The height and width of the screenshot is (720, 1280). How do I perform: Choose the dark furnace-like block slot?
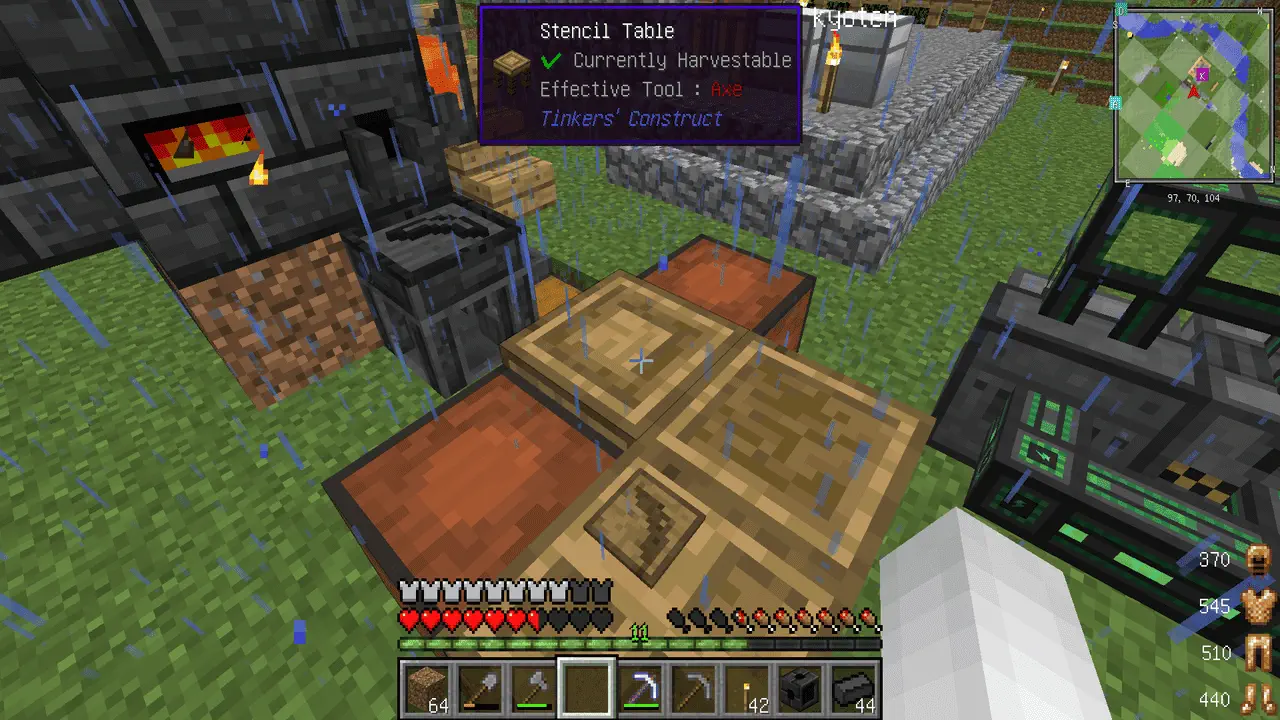[x=801, y=690]
